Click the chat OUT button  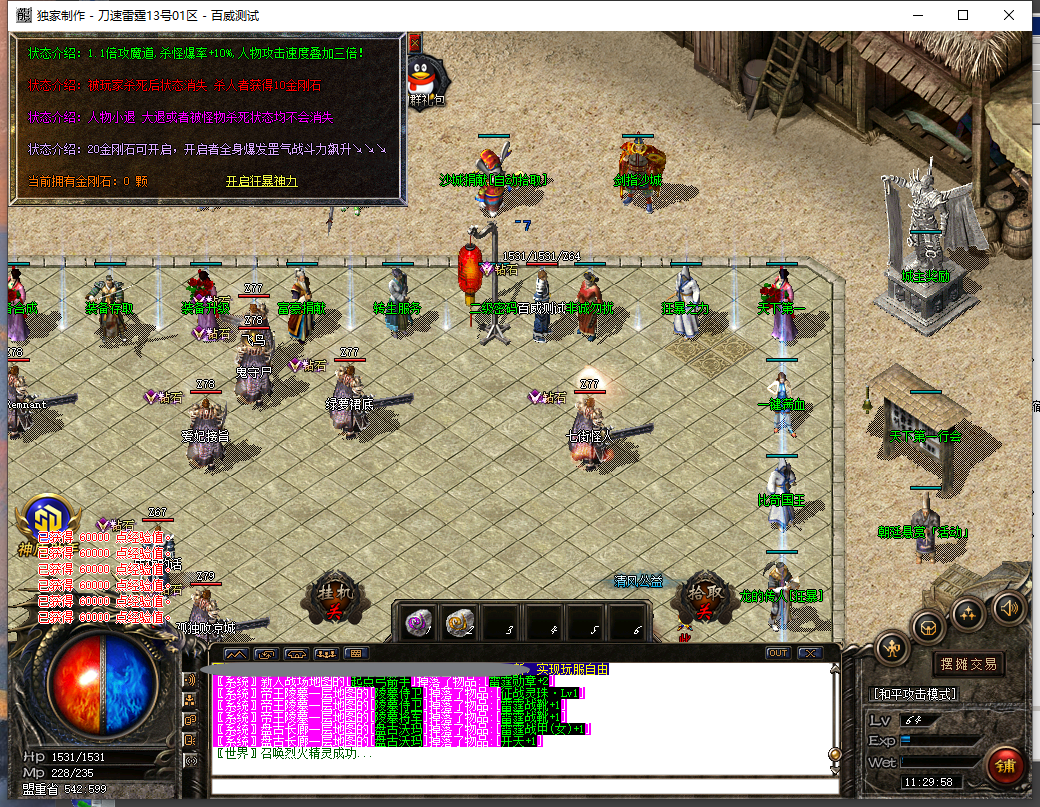[777, 653]
